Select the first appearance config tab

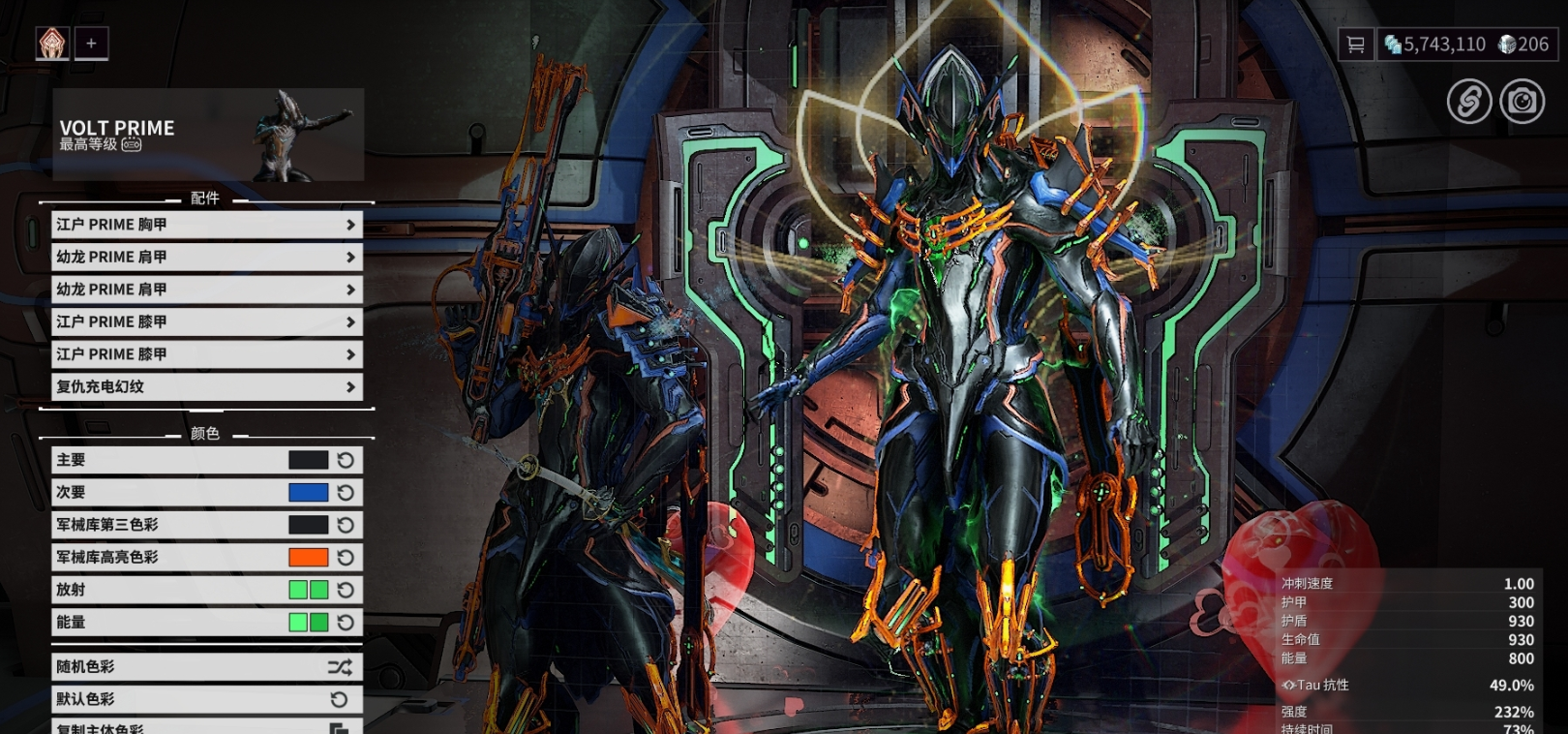tap(52, 43)
